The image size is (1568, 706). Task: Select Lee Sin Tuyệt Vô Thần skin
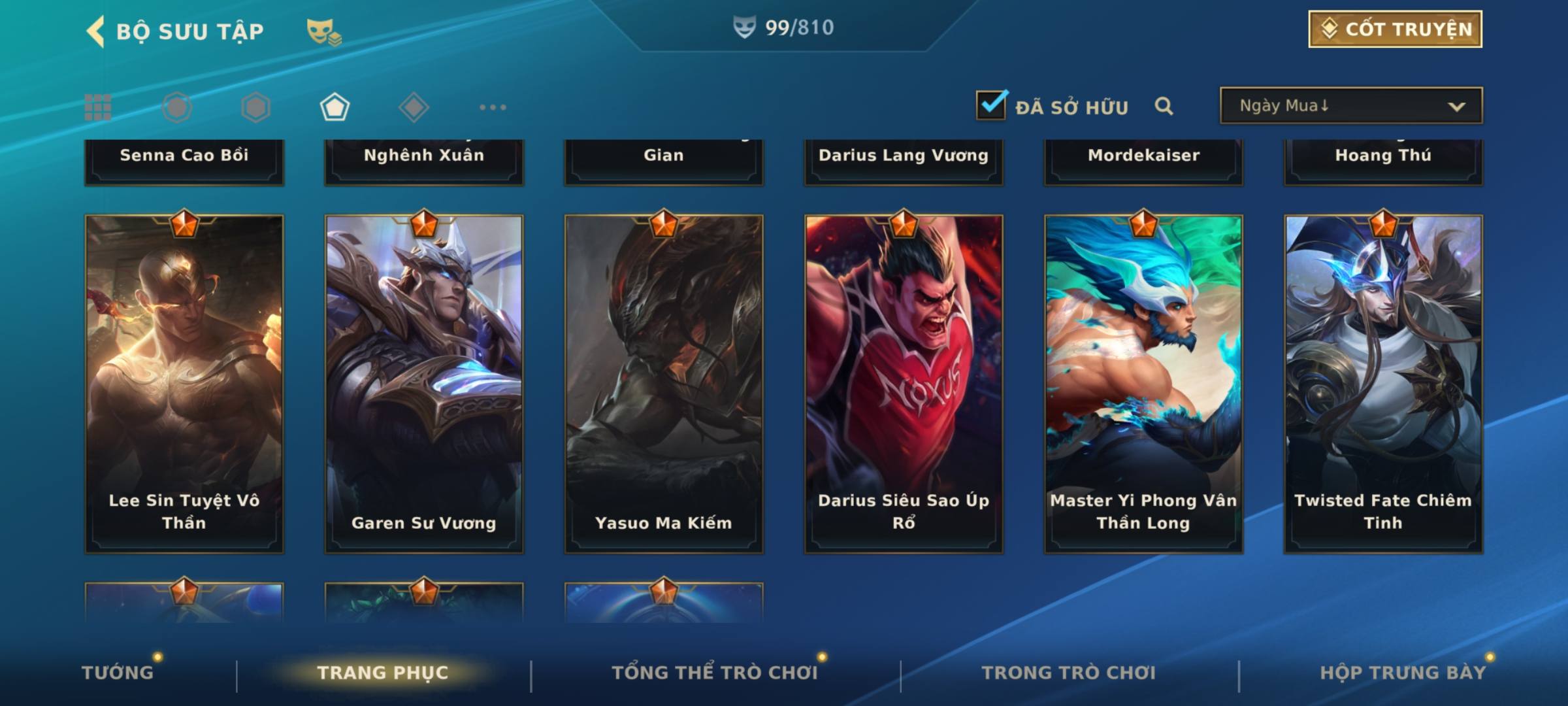tap(184, 384)
